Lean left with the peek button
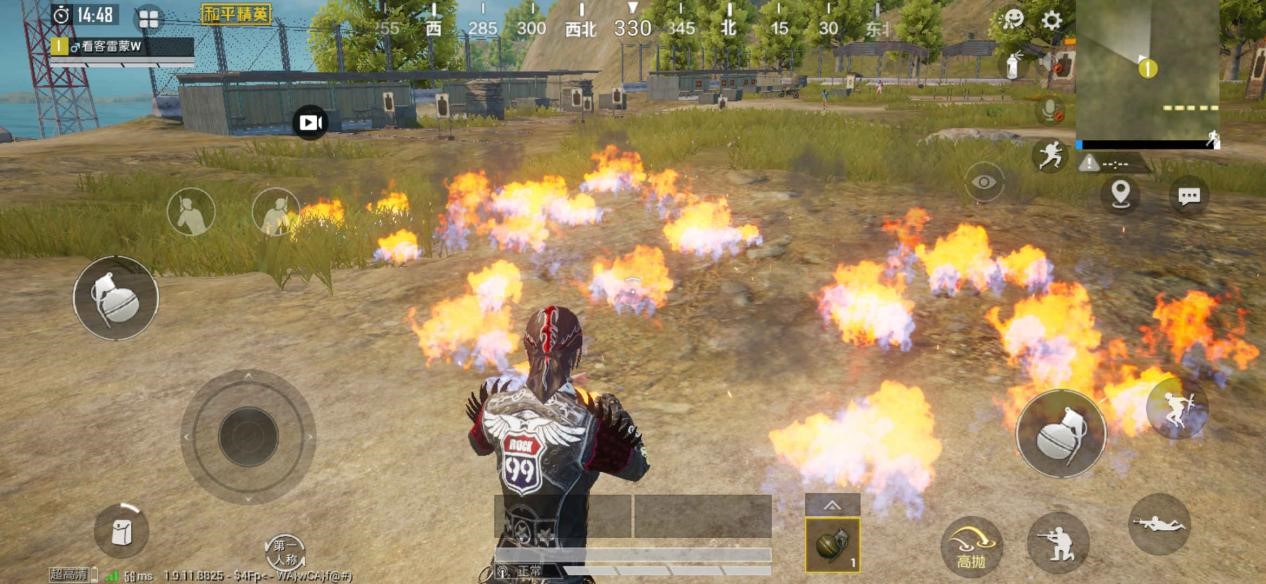 click(190, 212)
